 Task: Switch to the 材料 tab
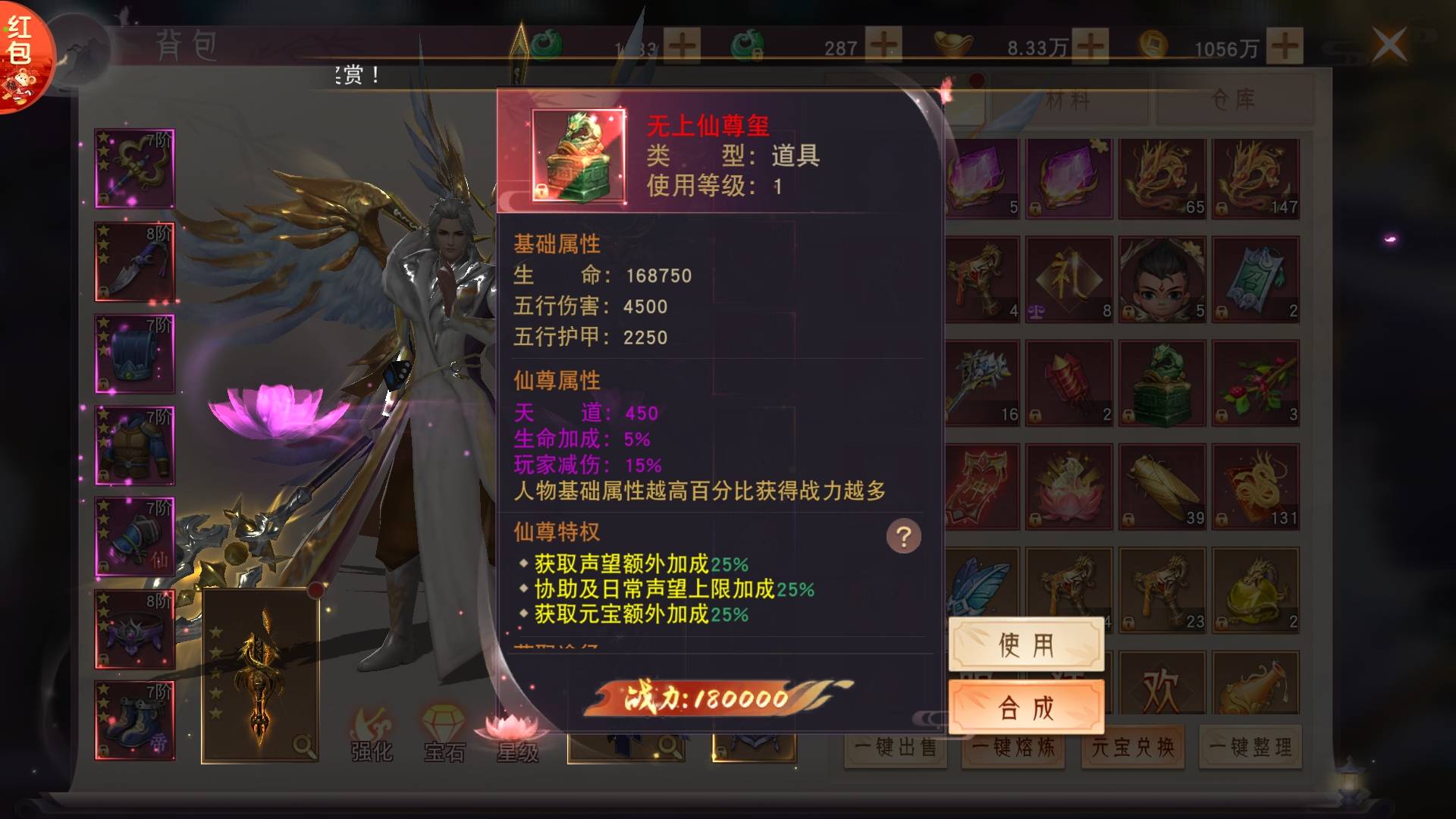[x=1068, y=100]
